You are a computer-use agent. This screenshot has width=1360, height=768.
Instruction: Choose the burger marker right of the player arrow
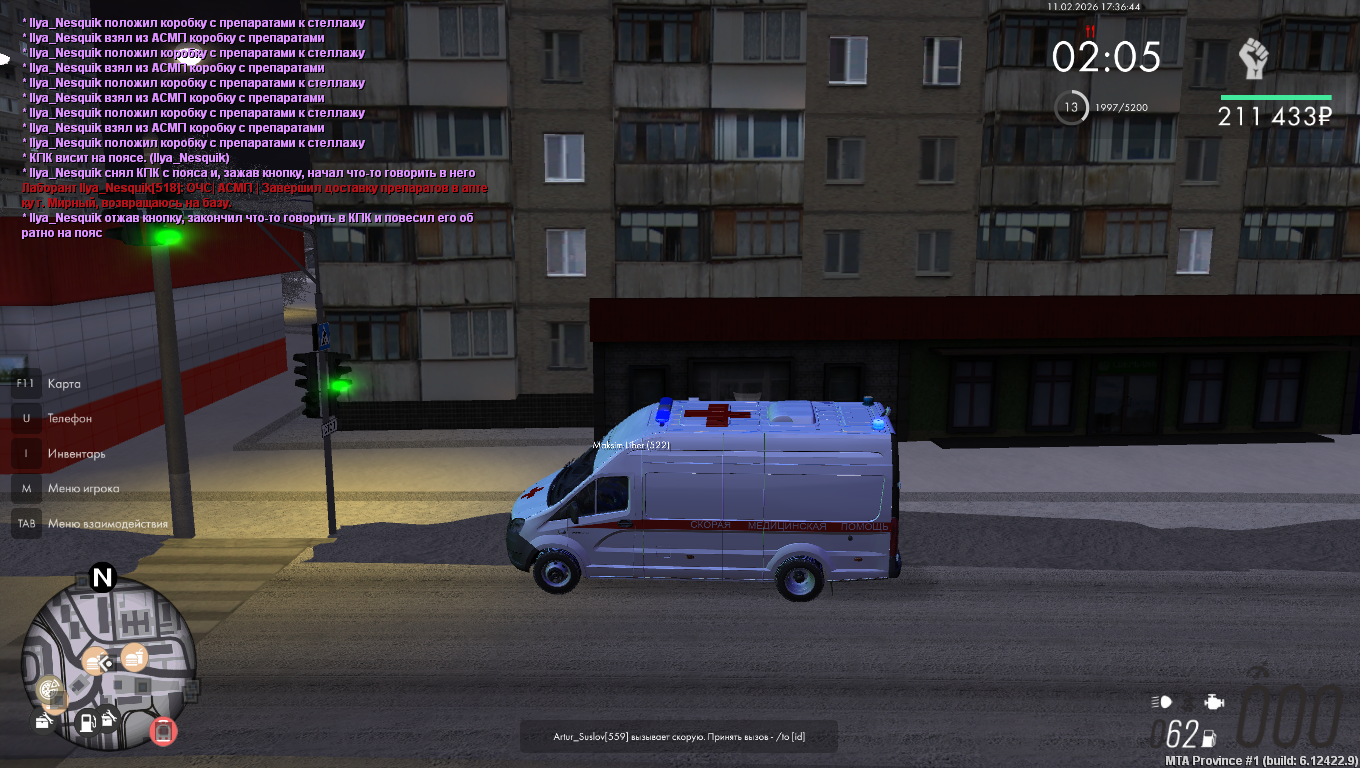[x=134, y=658]
